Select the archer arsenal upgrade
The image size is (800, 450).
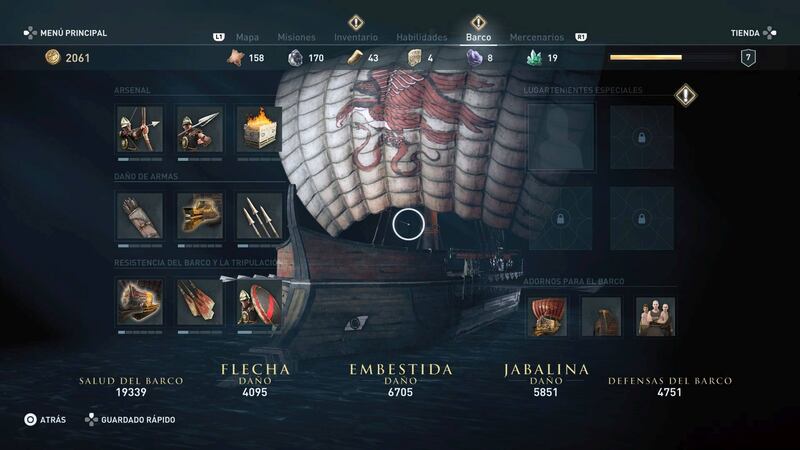pyautogui.click(x=139, y=129)
